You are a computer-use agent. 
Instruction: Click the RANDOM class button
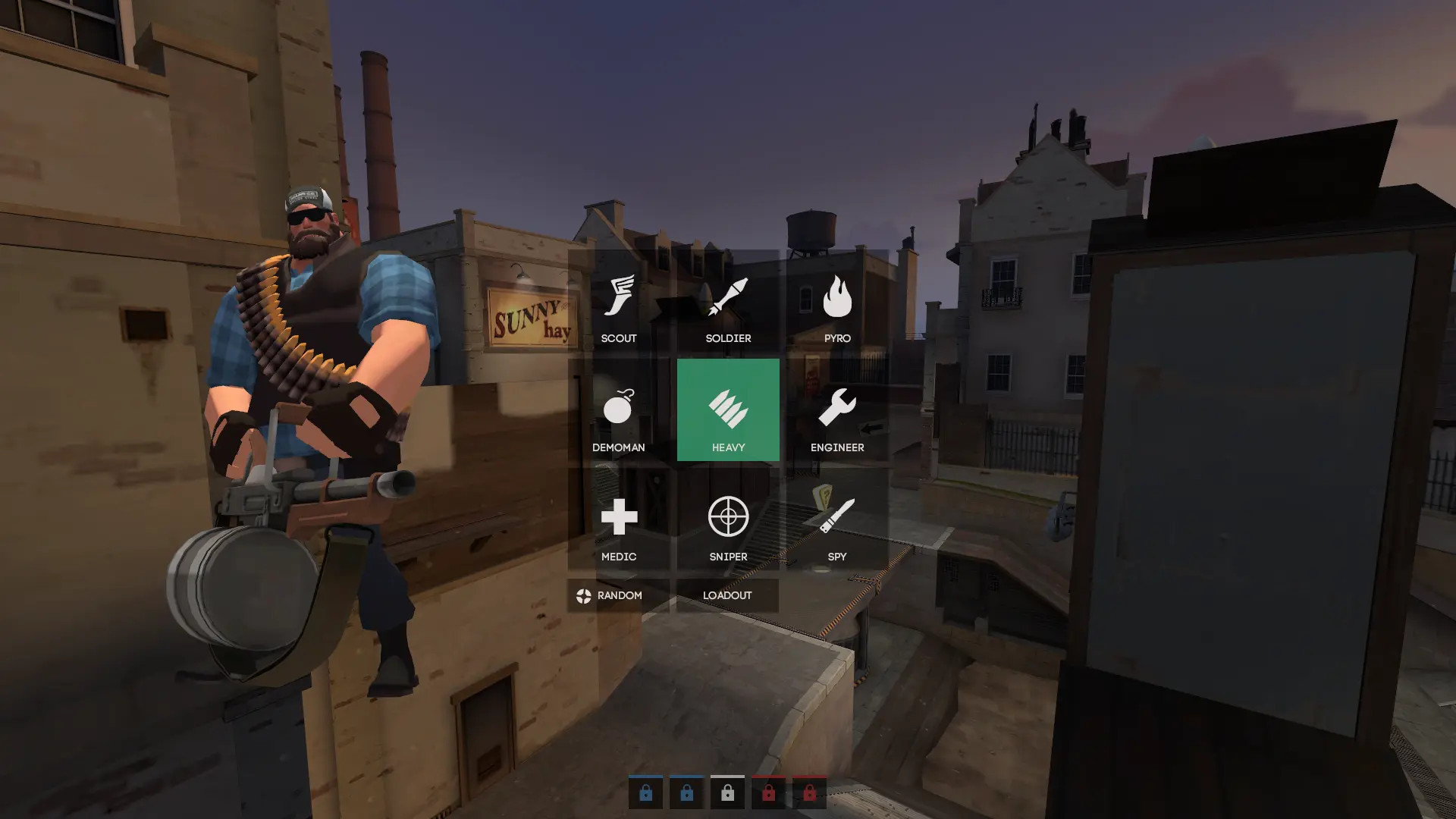(618, 595)
